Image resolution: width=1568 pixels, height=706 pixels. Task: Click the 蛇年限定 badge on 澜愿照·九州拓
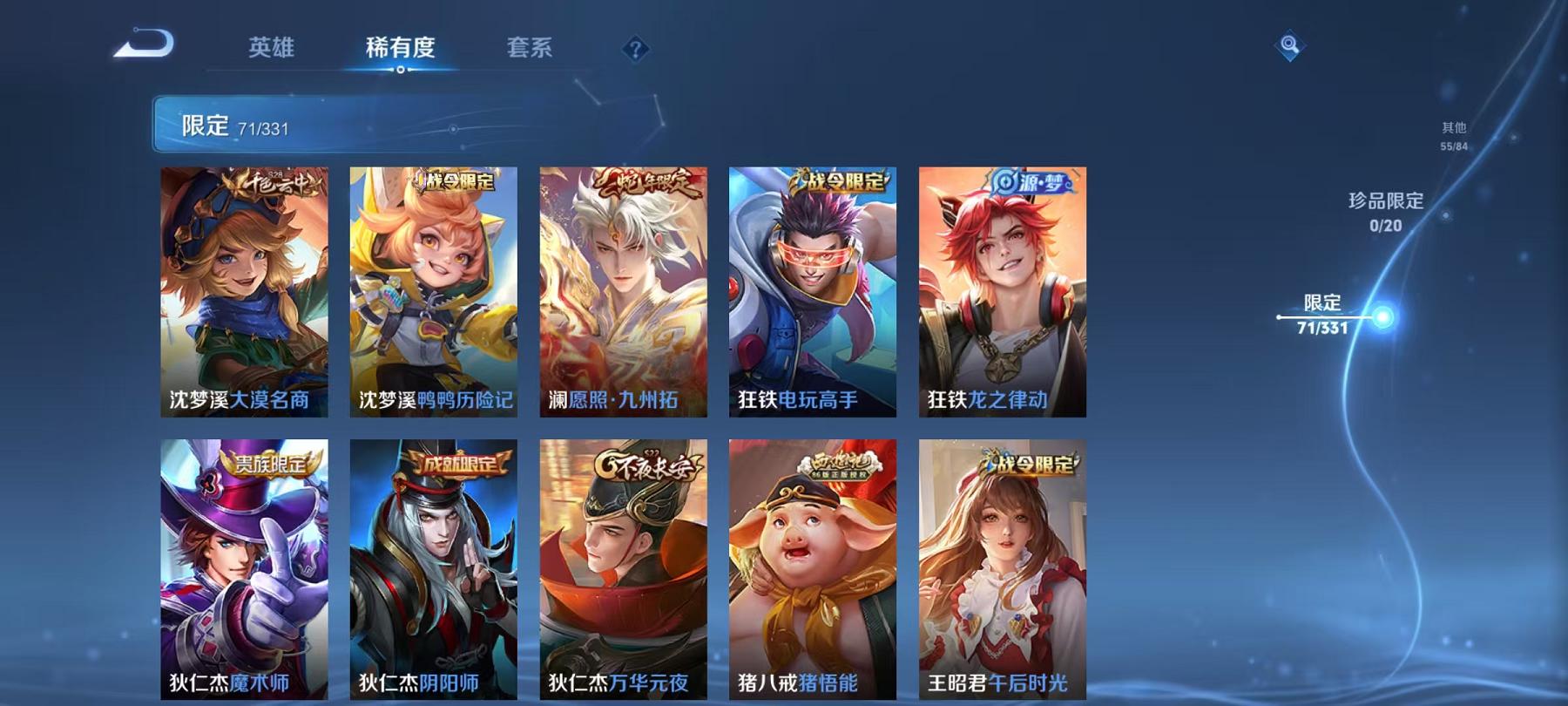[x=648, y=182]
